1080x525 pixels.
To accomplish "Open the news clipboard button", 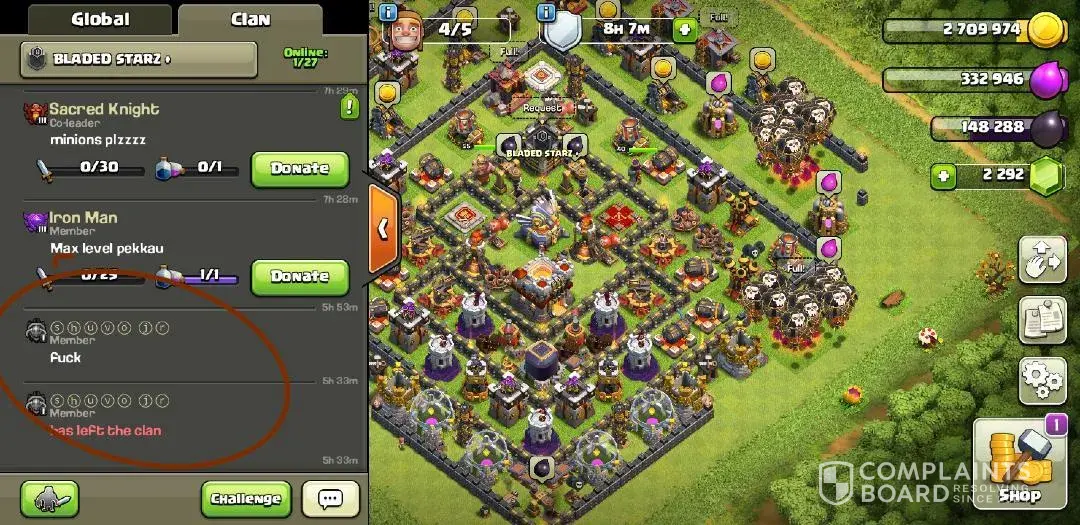I will 1041,321.
